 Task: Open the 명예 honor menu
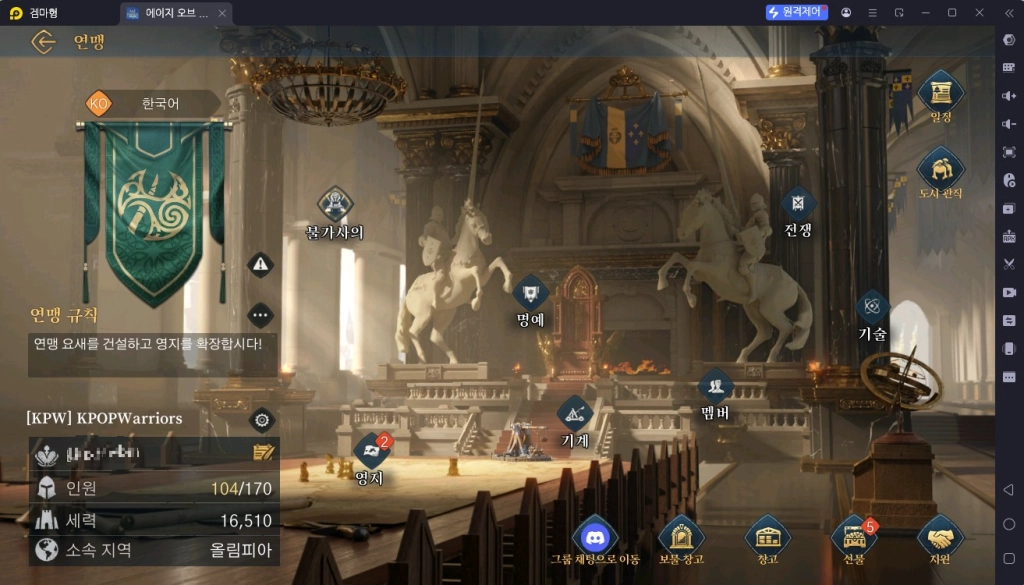pos(530,294)
